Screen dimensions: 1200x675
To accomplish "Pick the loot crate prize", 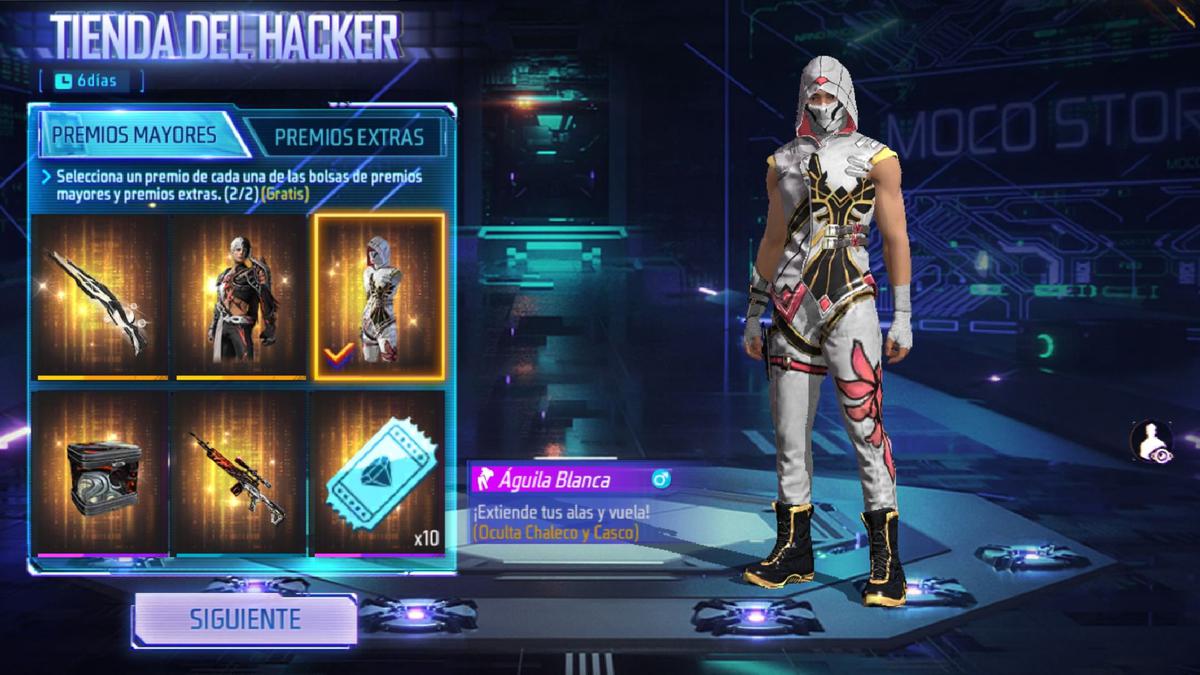I will pyautogui.click(x=102, y=474).
